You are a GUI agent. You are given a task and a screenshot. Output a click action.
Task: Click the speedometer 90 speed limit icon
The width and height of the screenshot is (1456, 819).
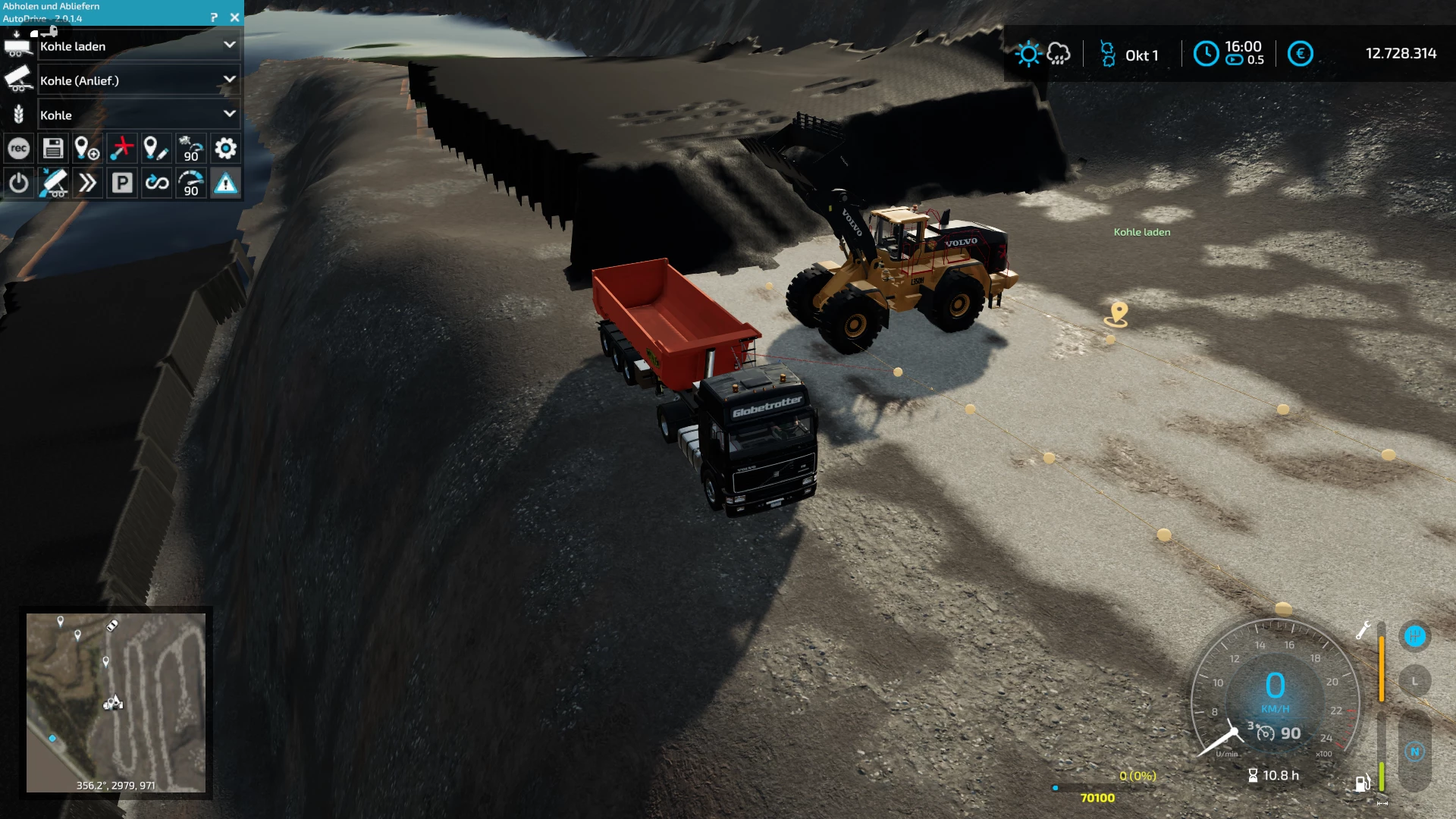point(191,183)
